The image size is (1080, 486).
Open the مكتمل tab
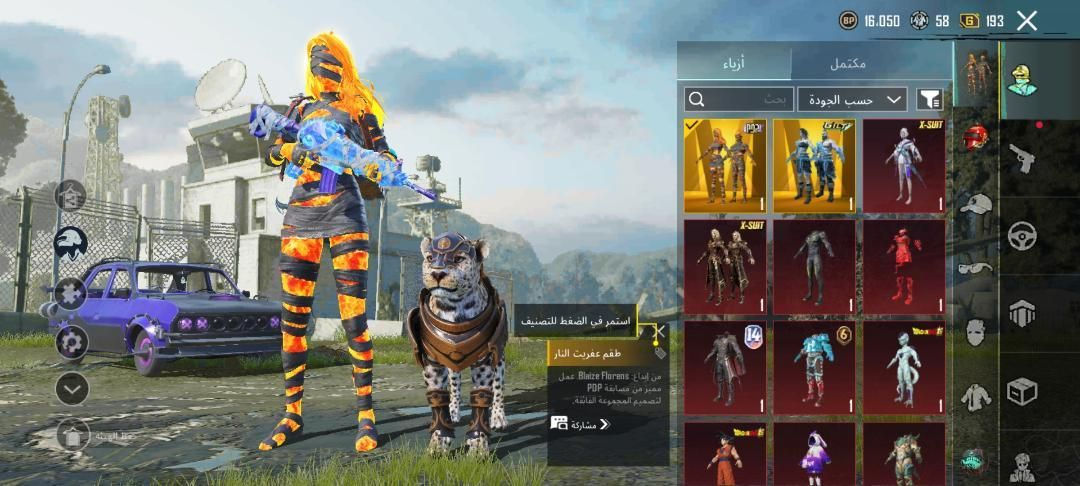click(x=847, y=63)
